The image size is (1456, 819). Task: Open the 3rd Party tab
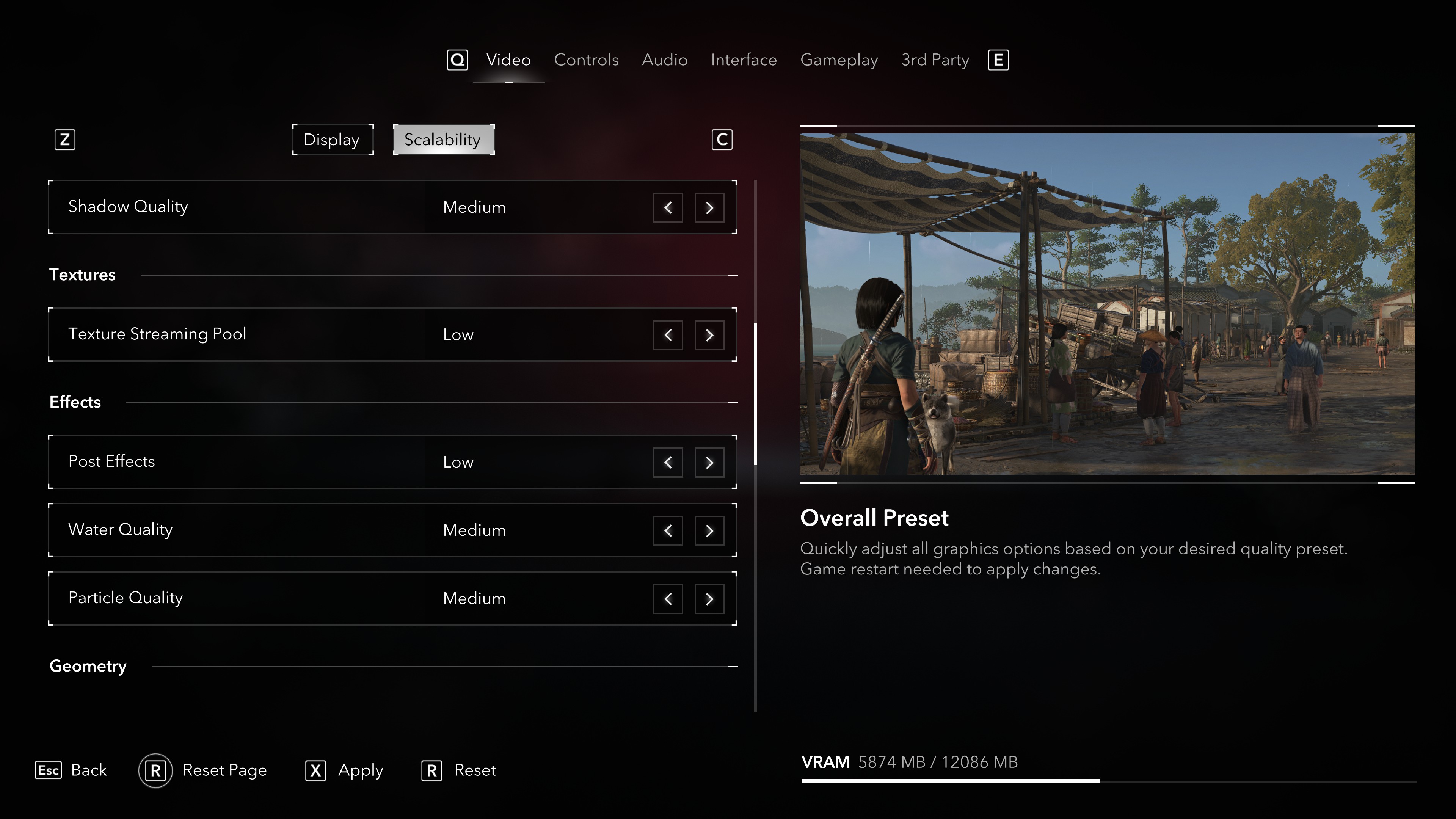[x=935, y=60]
